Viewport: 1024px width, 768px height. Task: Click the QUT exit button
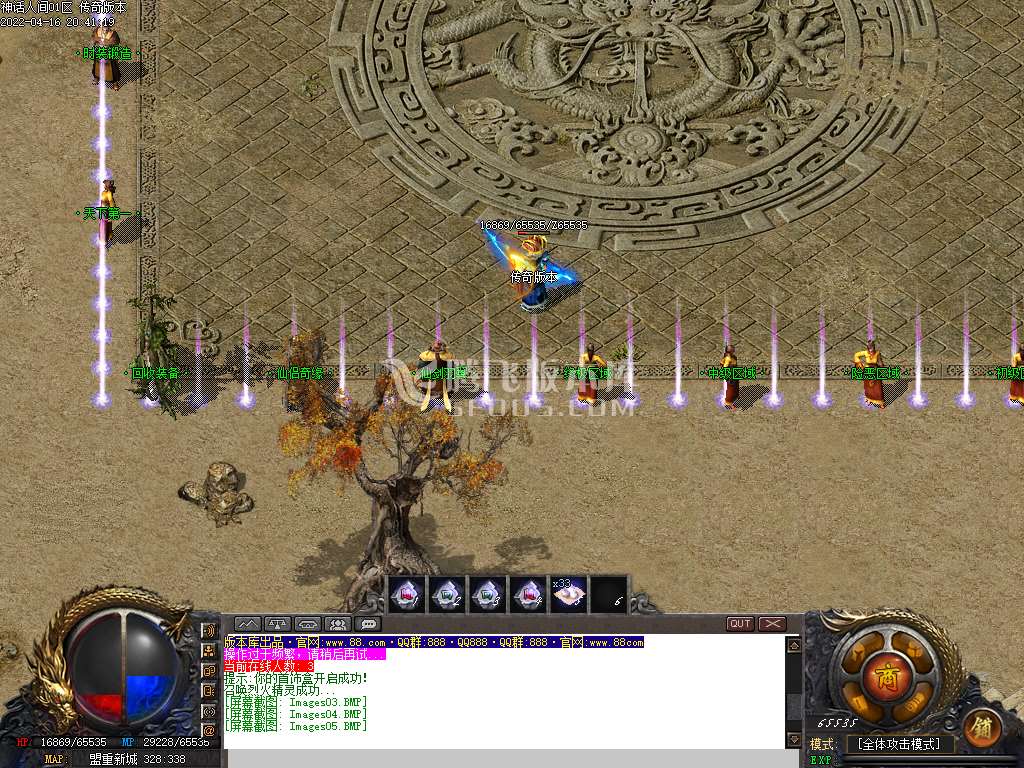point(740,624)
